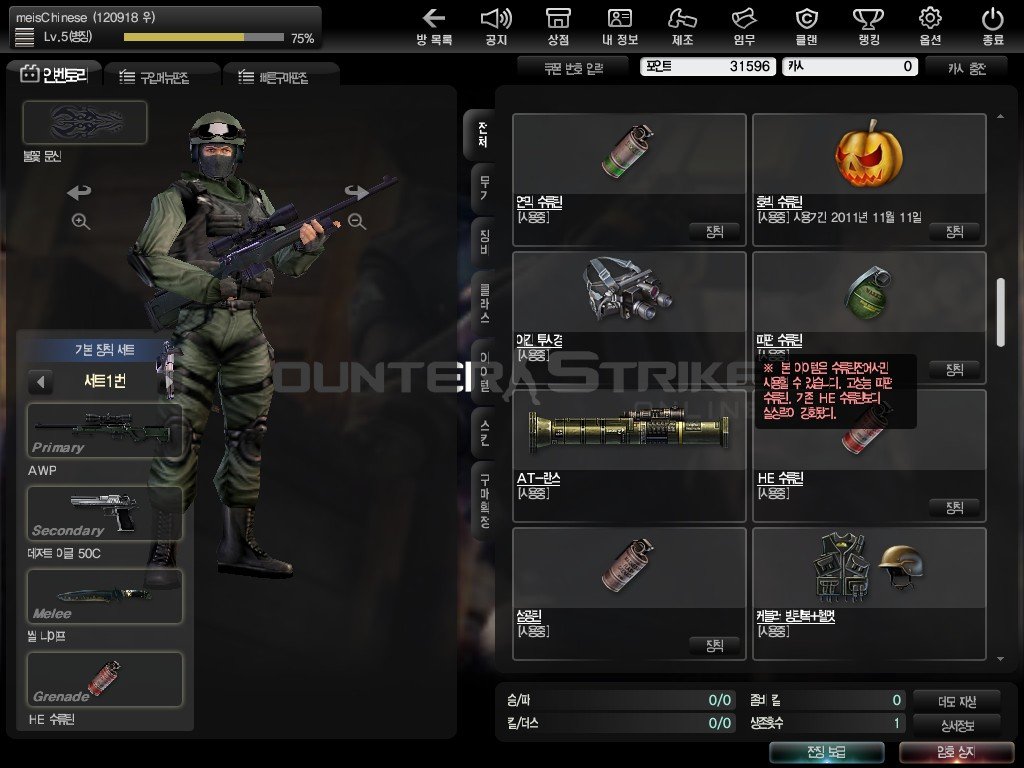1024x768 pixels.
Task: Open the options gear menu
Action: pyautogui.click(x=930, y=26)
